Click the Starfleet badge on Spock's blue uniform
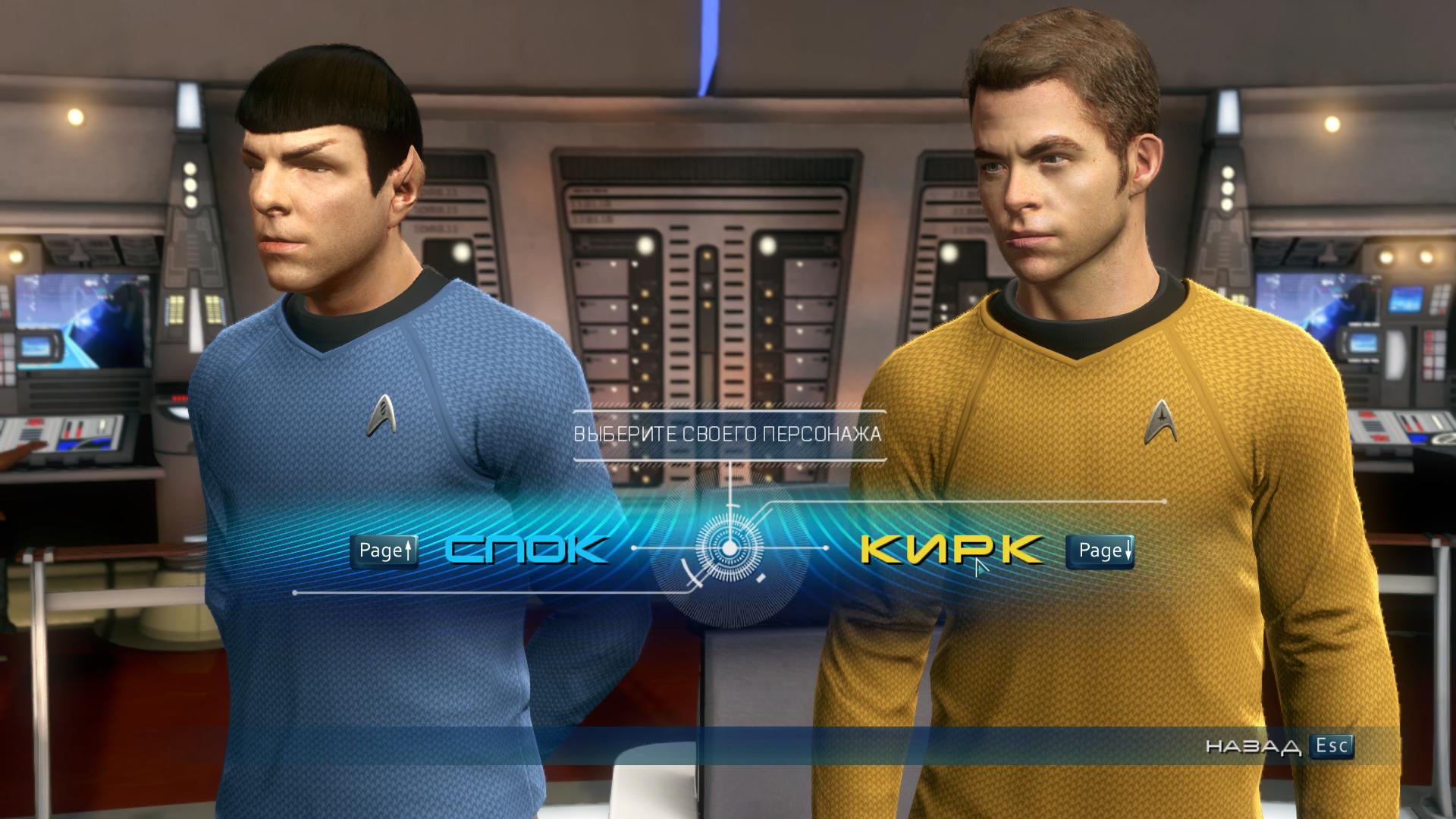Image resolution: width=1456 pixels, height=819 pixels. (x=381, y=415)
